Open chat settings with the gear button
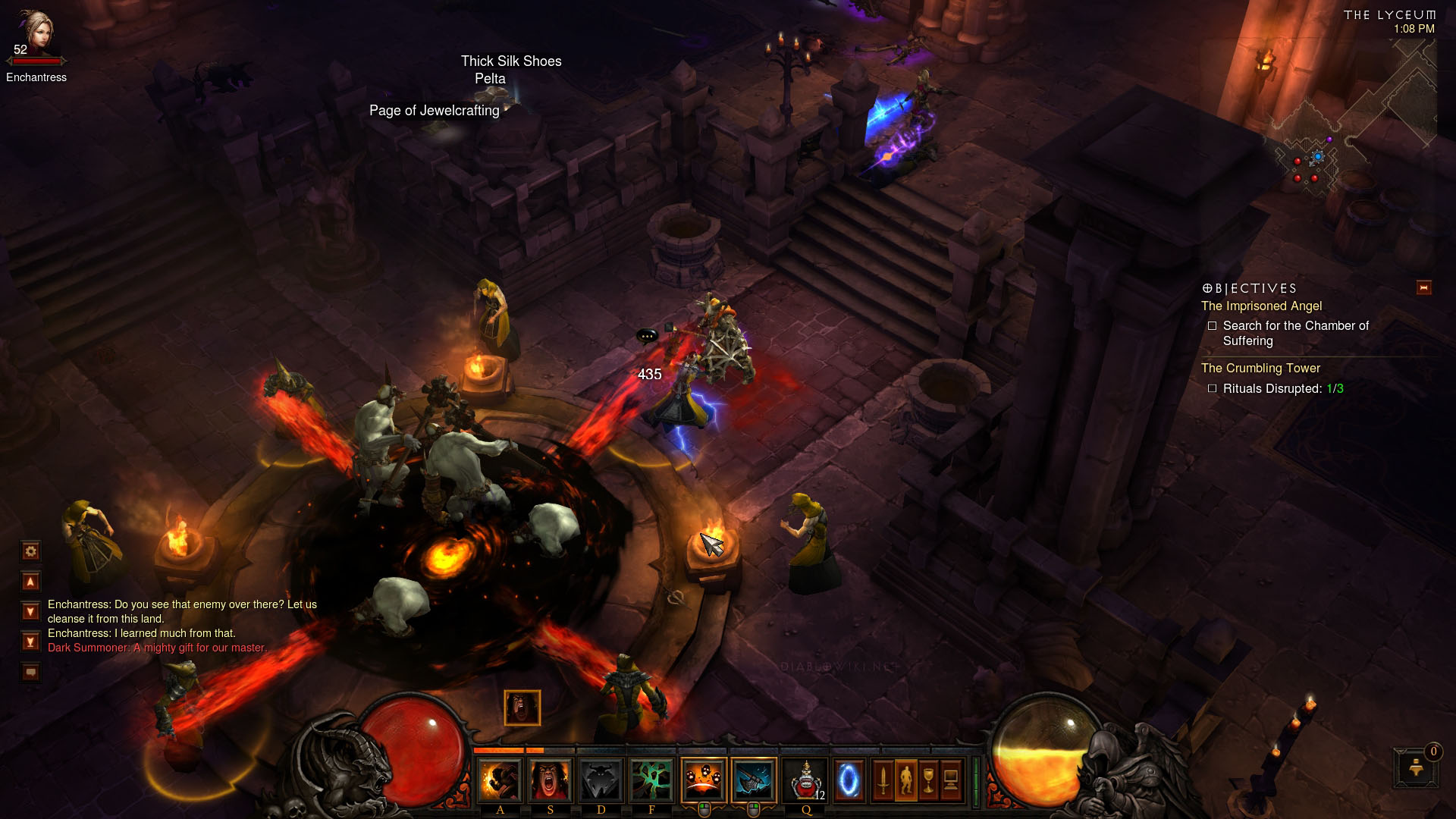The image size is (1456, 819). click(x=31, y=551)
